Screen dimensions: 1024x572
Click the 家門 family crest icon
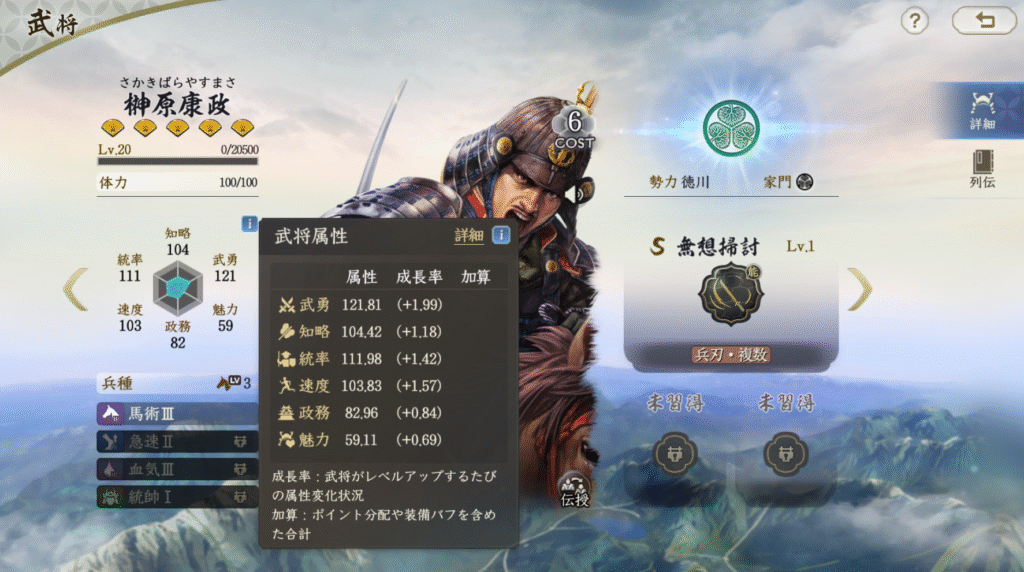tap(804, 182)
